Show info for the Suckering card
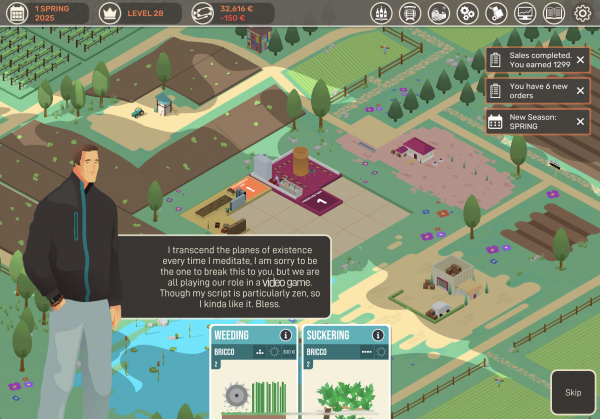The image size is (600, 419). point(380,335)
